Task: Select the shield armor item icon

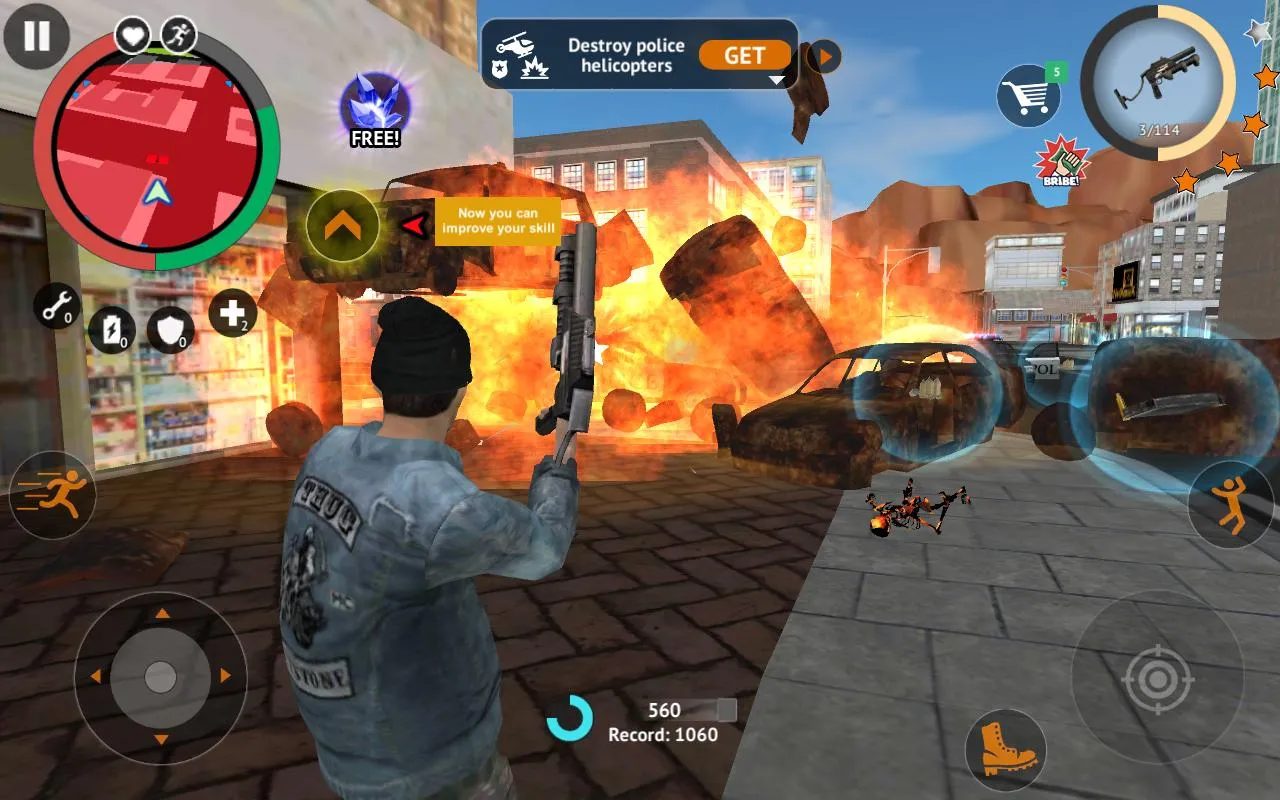Action: coord(171,330)
